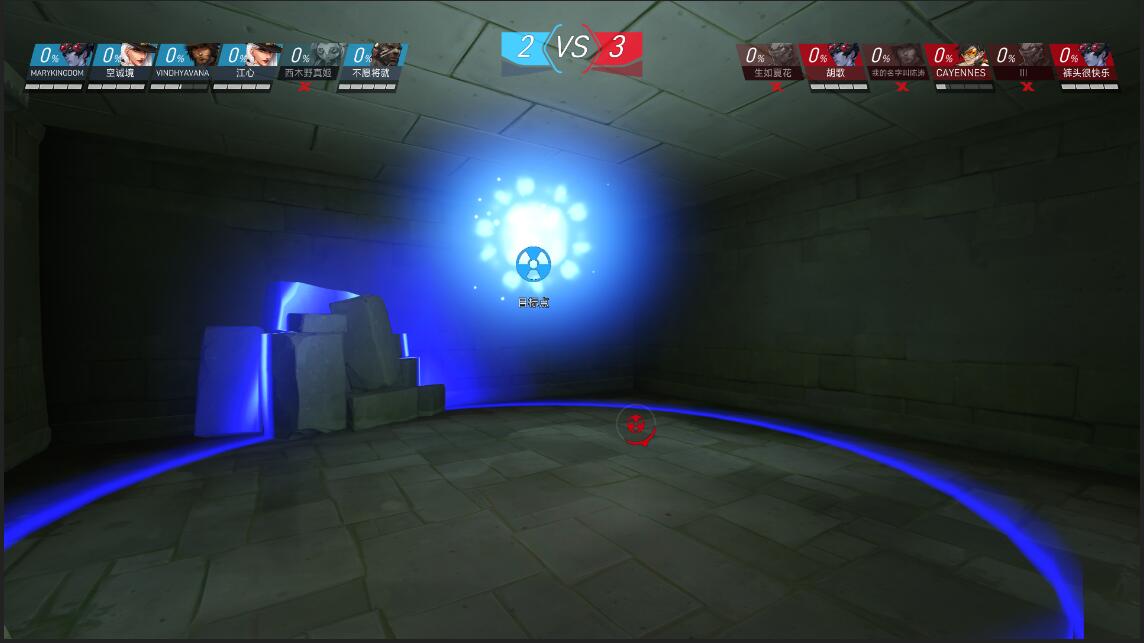This screenshot has width=1144, height=643.
Task: Select MARYKINGDOM's player card
Action: click(x=57, y=62)
